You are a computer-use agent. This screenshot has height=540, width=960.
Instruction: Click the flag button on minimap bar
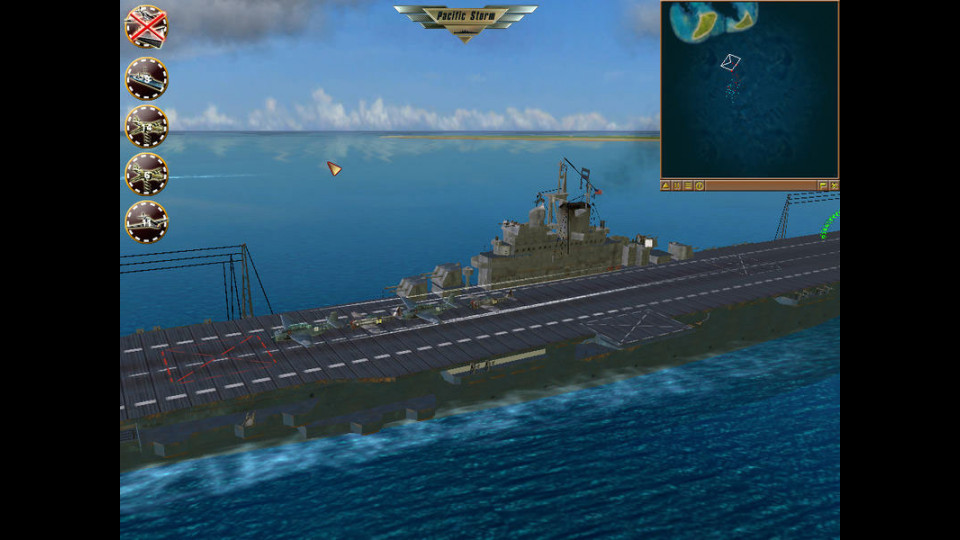(822, 186)
